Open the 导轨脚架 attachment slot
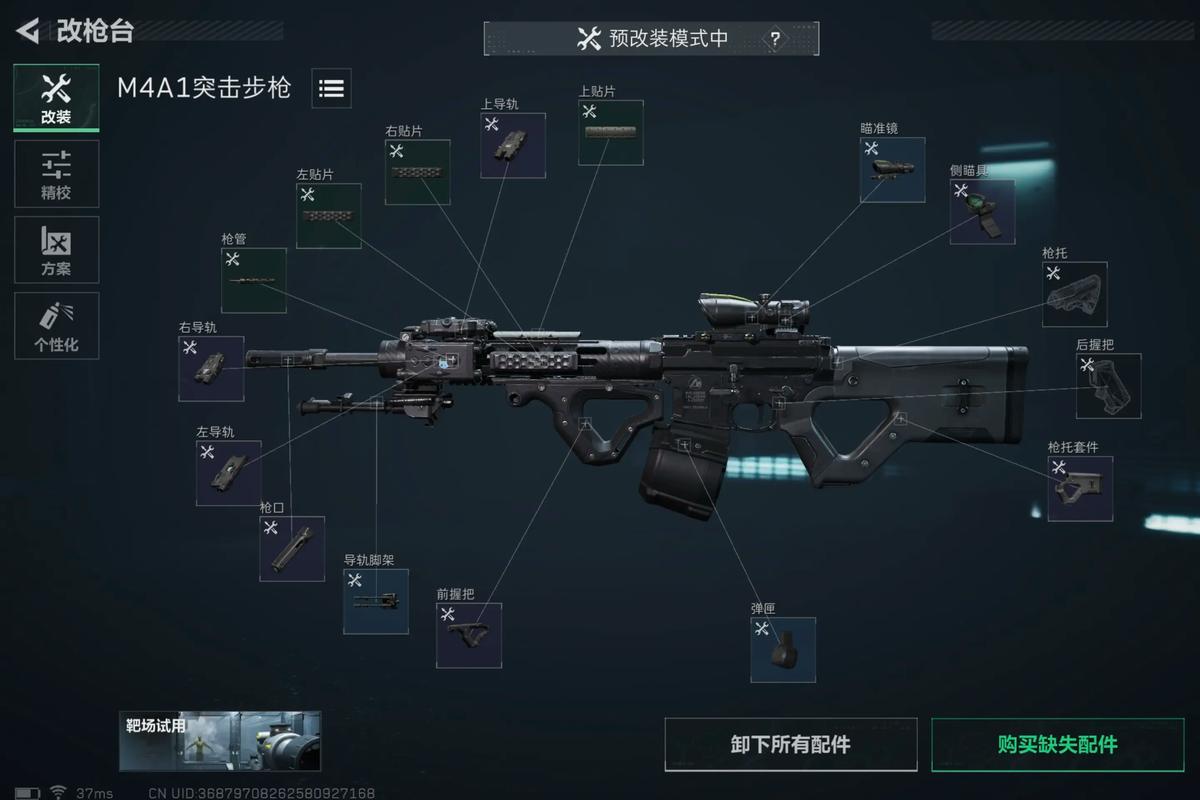The image size is (1200, 800). click(x=376, y=601)
